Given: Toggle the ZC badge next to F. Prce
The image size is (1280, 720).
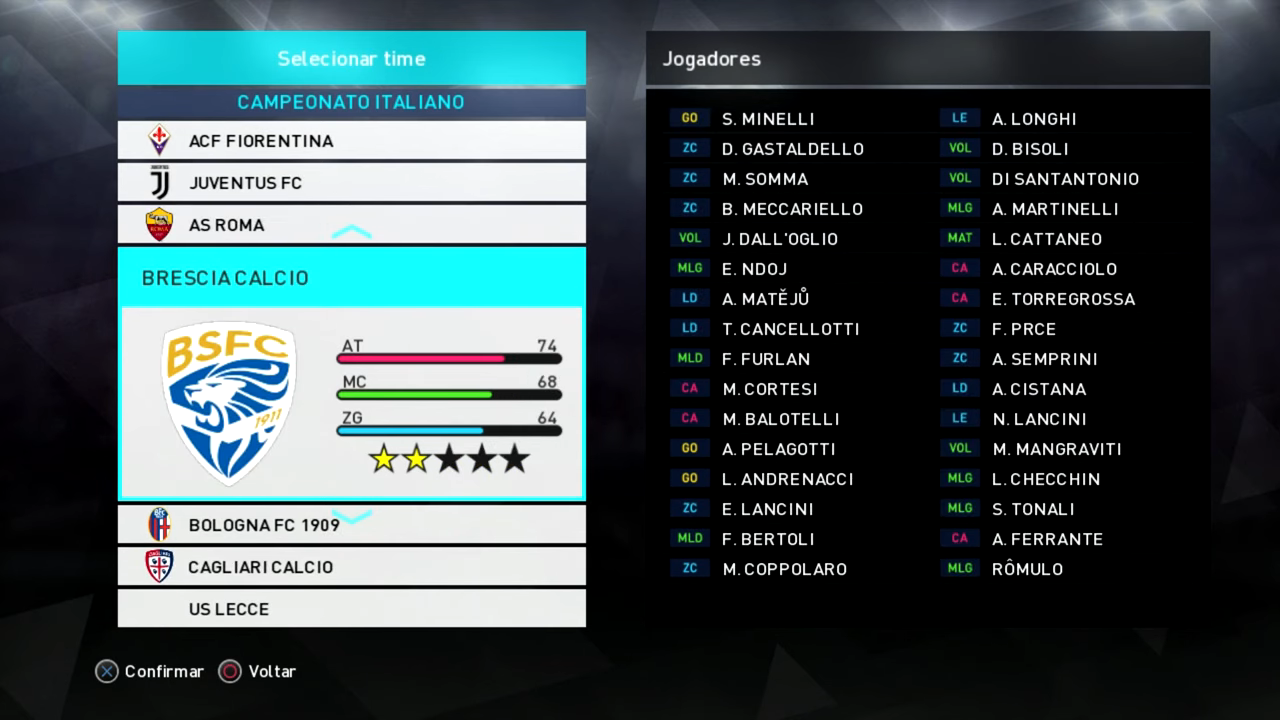Looking at the screenshot, I should coord(959,328).
